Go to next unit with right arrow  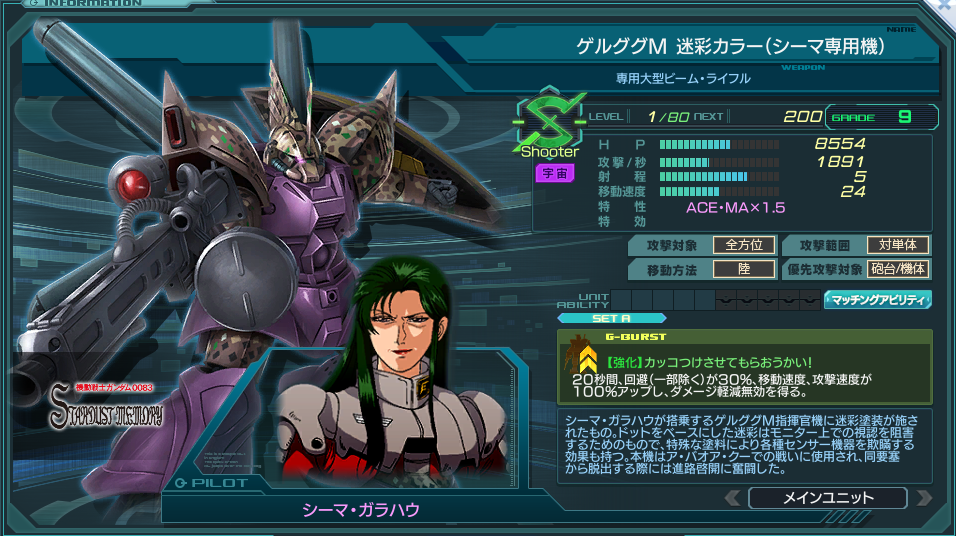pyautogui.click(x=923, y=498)
